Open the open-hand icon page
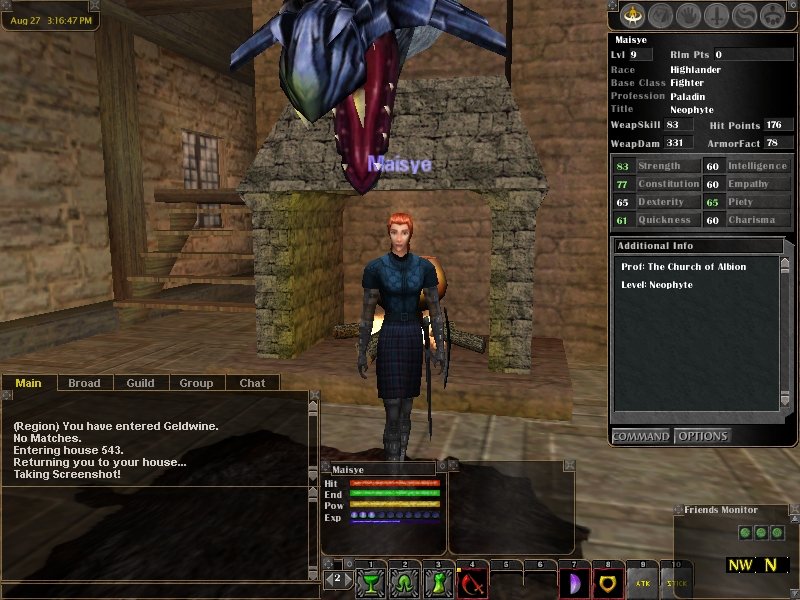 tap(689, 16)
